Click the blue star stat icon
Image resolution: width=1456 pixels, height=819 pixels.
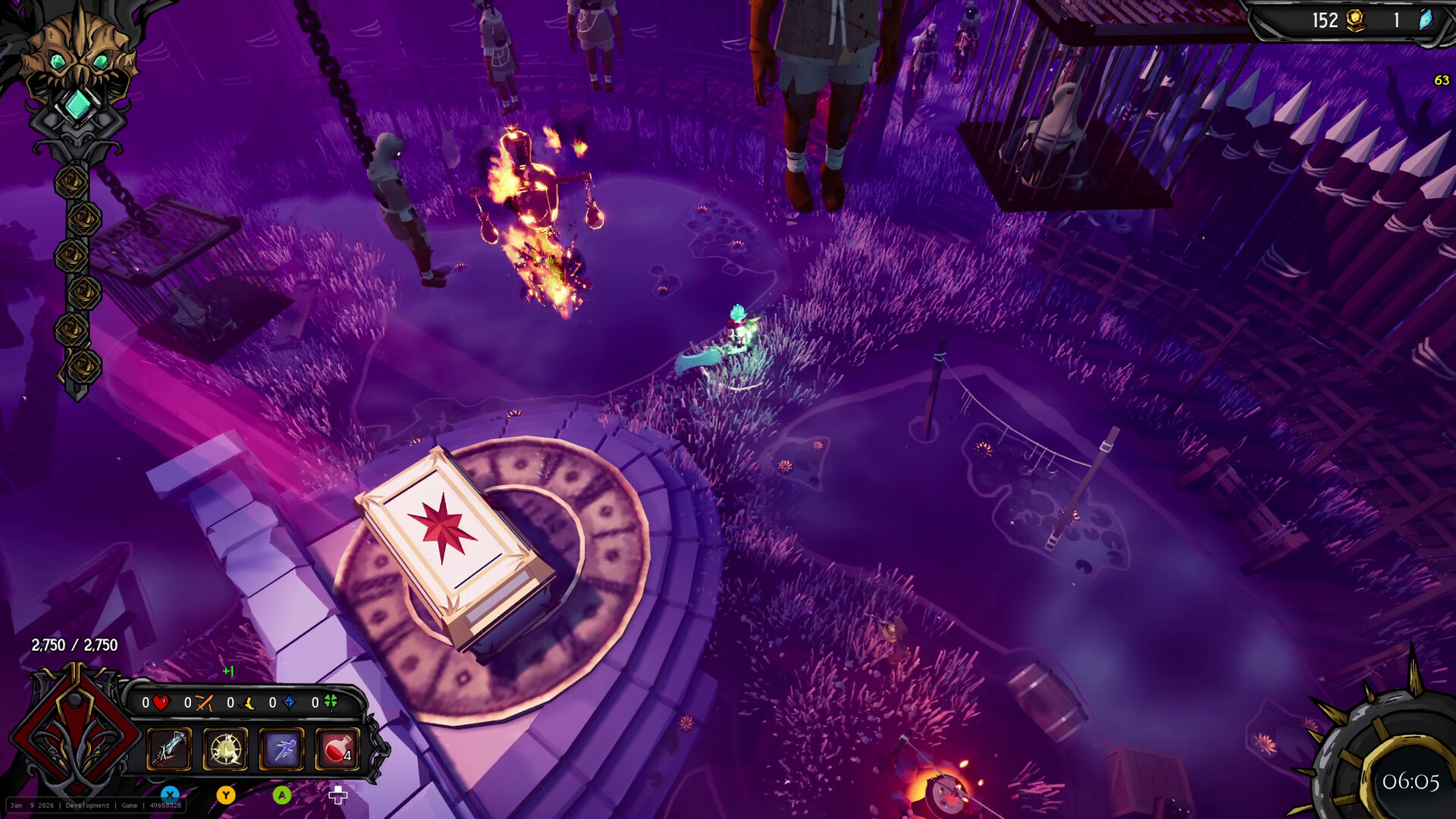tap(289, 703)
